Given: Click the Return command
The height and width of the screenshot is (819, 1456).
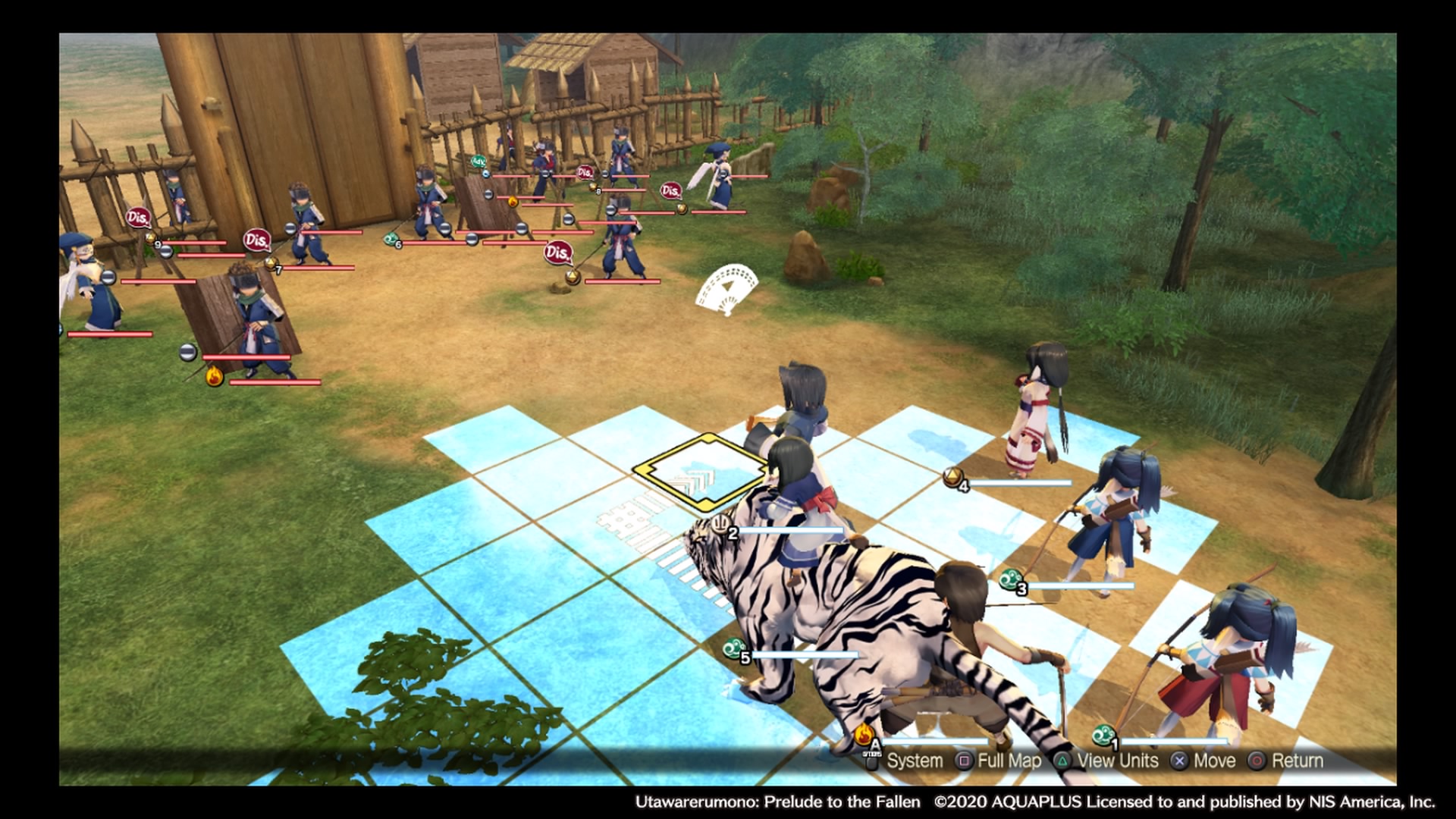Looking at the screenshot, I should (1298, 761).
